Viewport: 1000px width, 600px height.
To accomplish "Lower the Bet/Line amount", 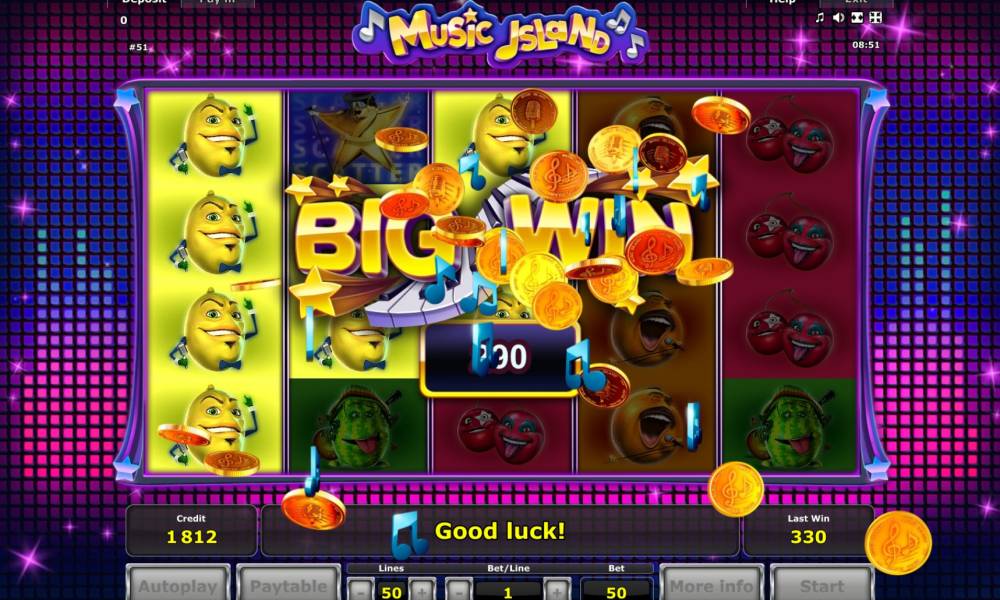I will (458, 590).
